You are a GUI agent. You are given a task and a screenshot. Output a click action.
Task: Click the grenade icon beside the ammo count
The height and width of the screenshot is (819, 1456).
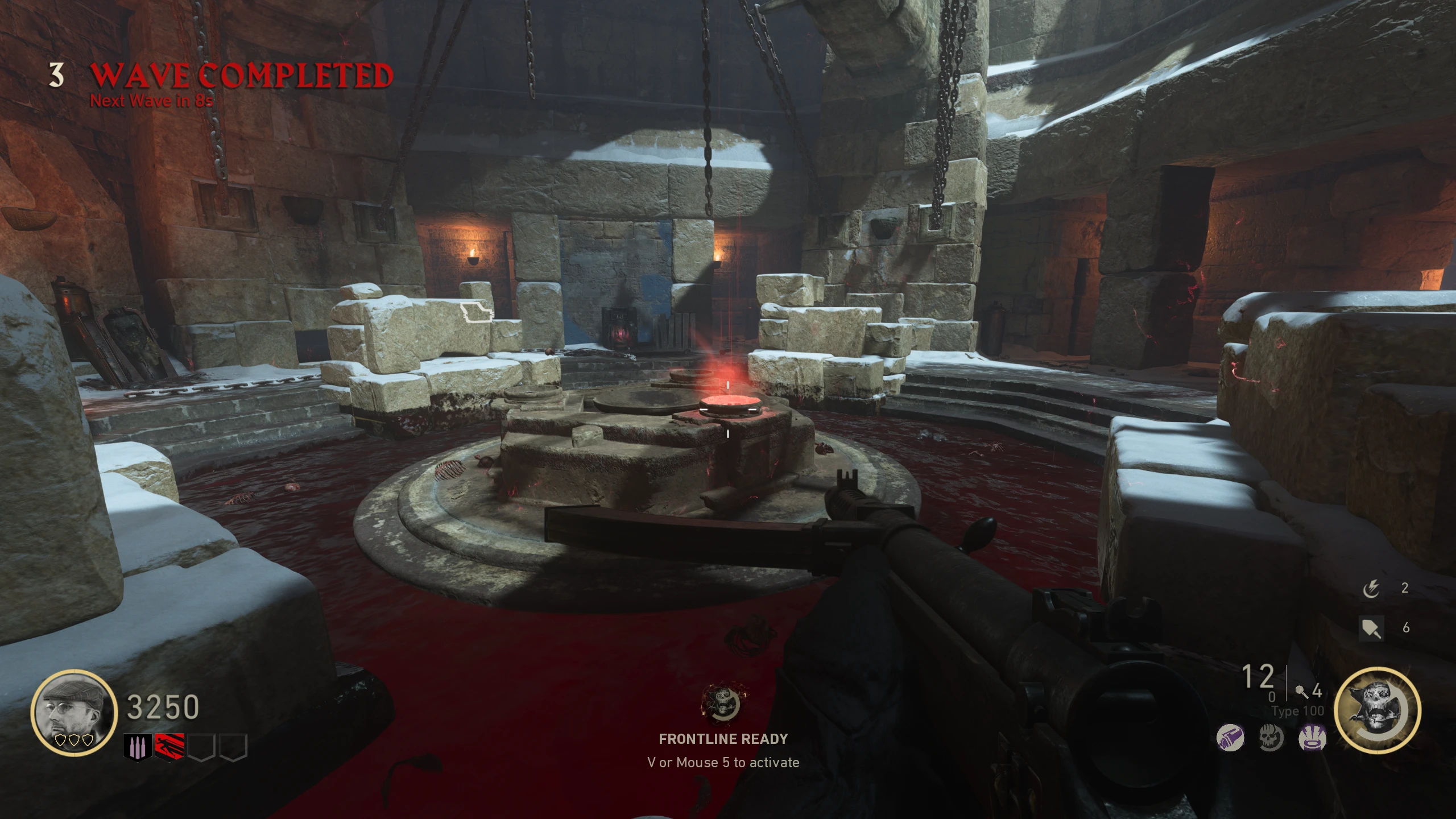1301,692
